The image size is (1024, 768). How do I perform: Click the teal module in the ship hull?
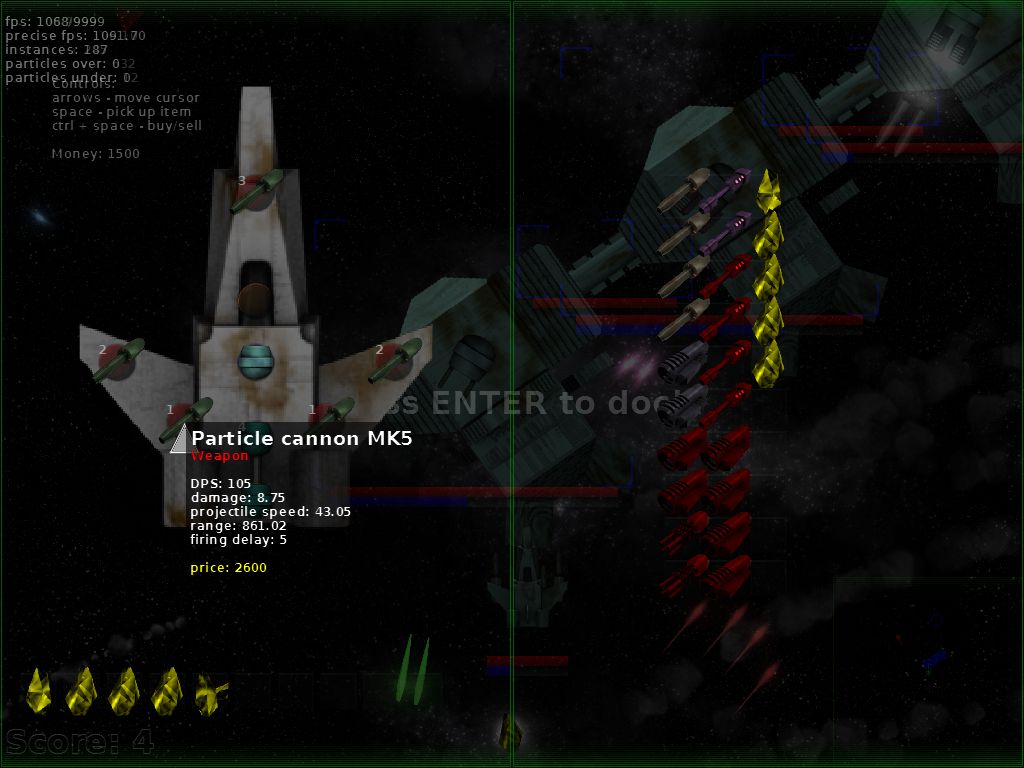pyautogui.click(x=256, y=360)
